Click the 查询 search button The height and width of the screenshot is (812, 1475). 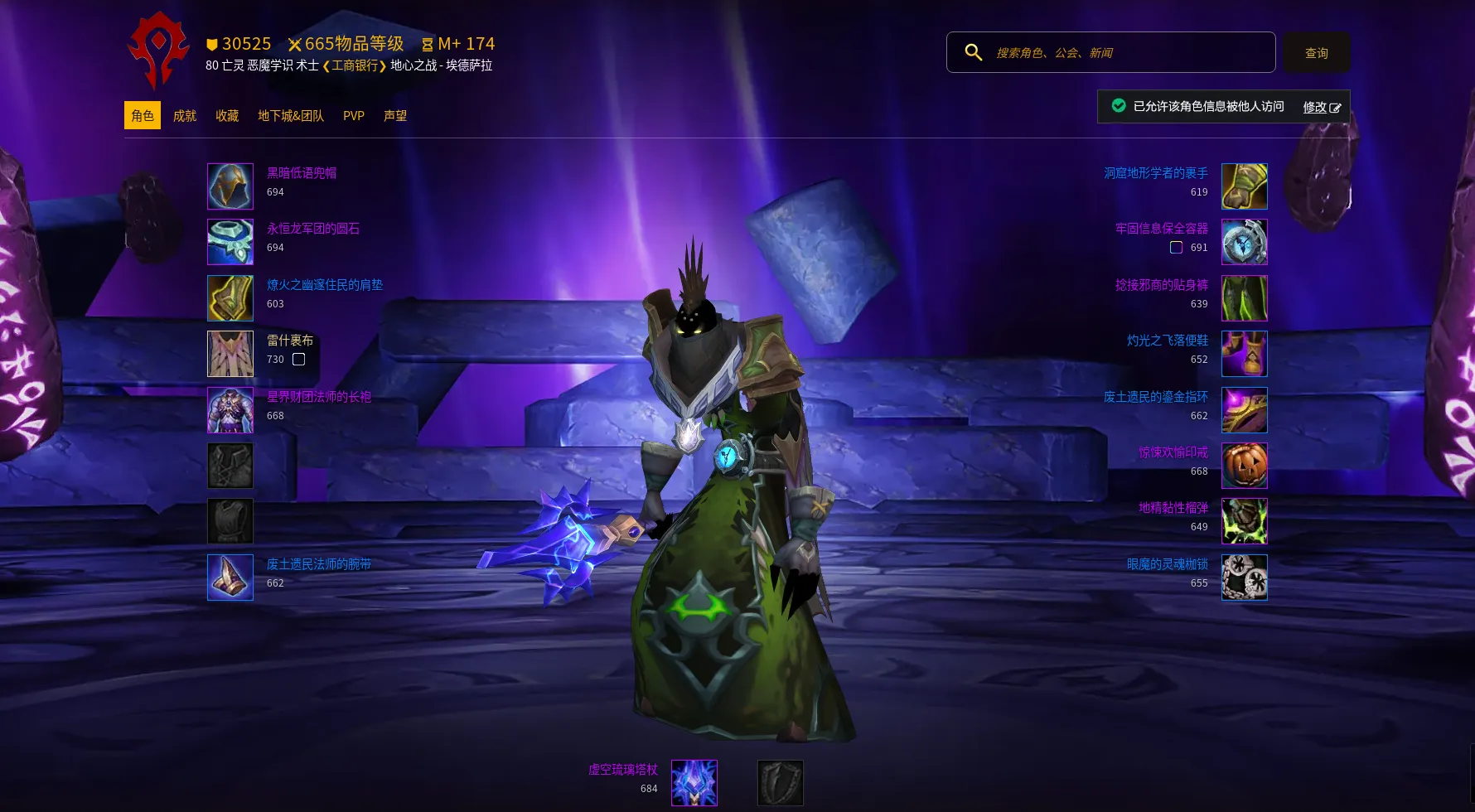[x=1316, y=53]
